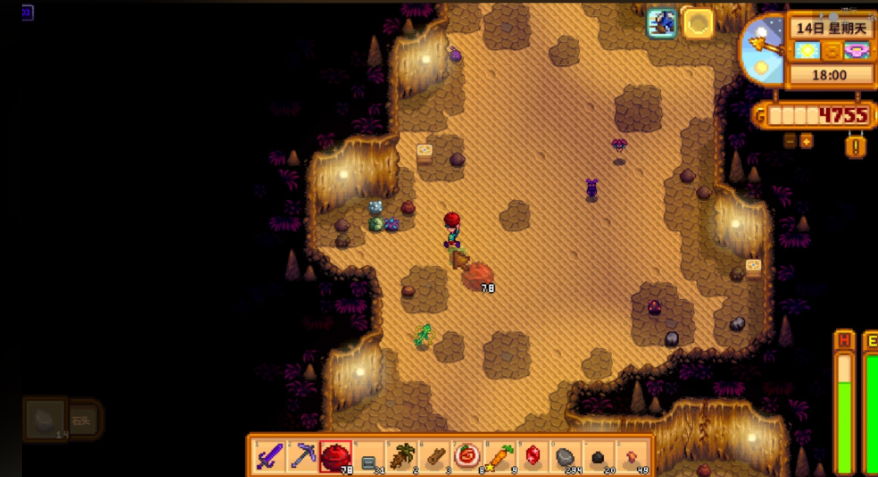Select the black coal slot
The height and width of the screenshot is (477, 878).
pyautogui.click(x=599, y=456)
